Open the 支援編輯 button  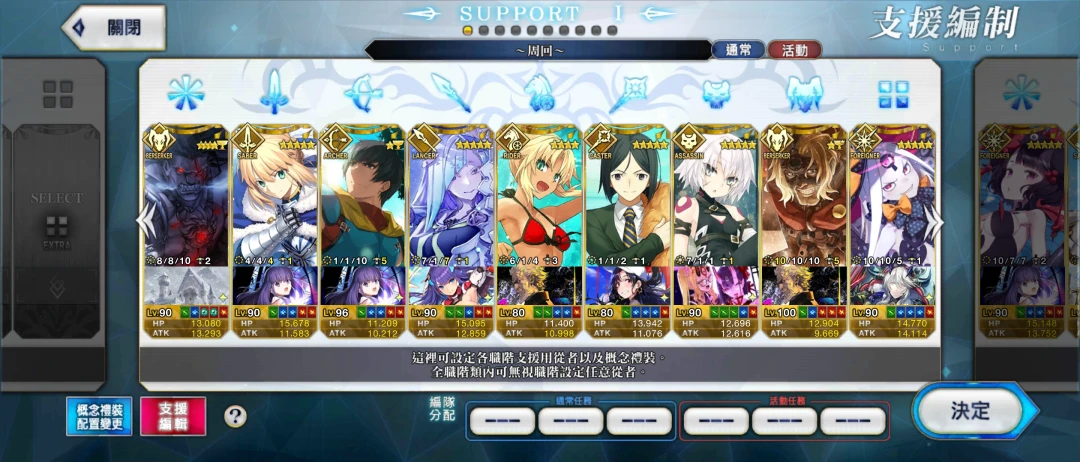(173, 416)
